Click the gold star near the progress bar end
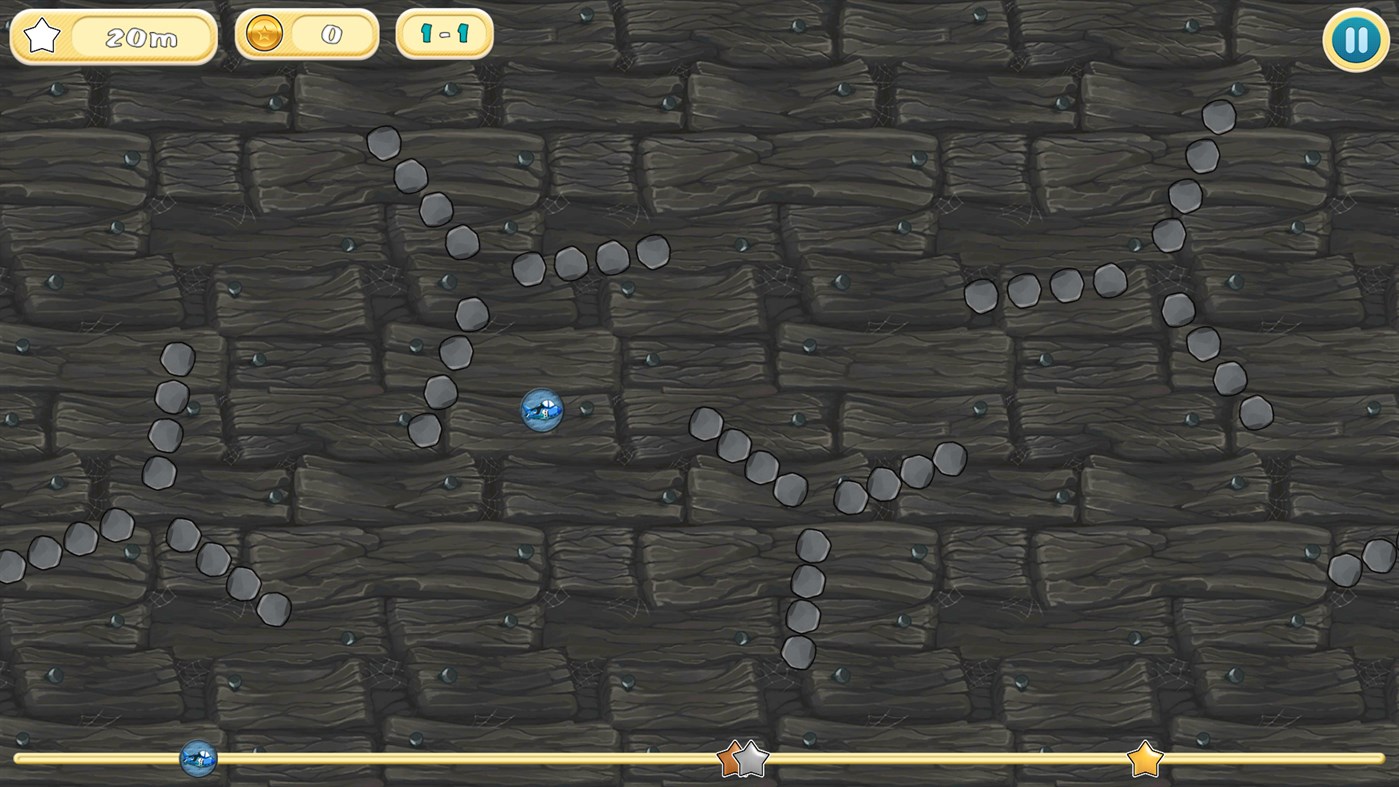This screenshot has height=787, width=1399. (x=1145, y=758)
